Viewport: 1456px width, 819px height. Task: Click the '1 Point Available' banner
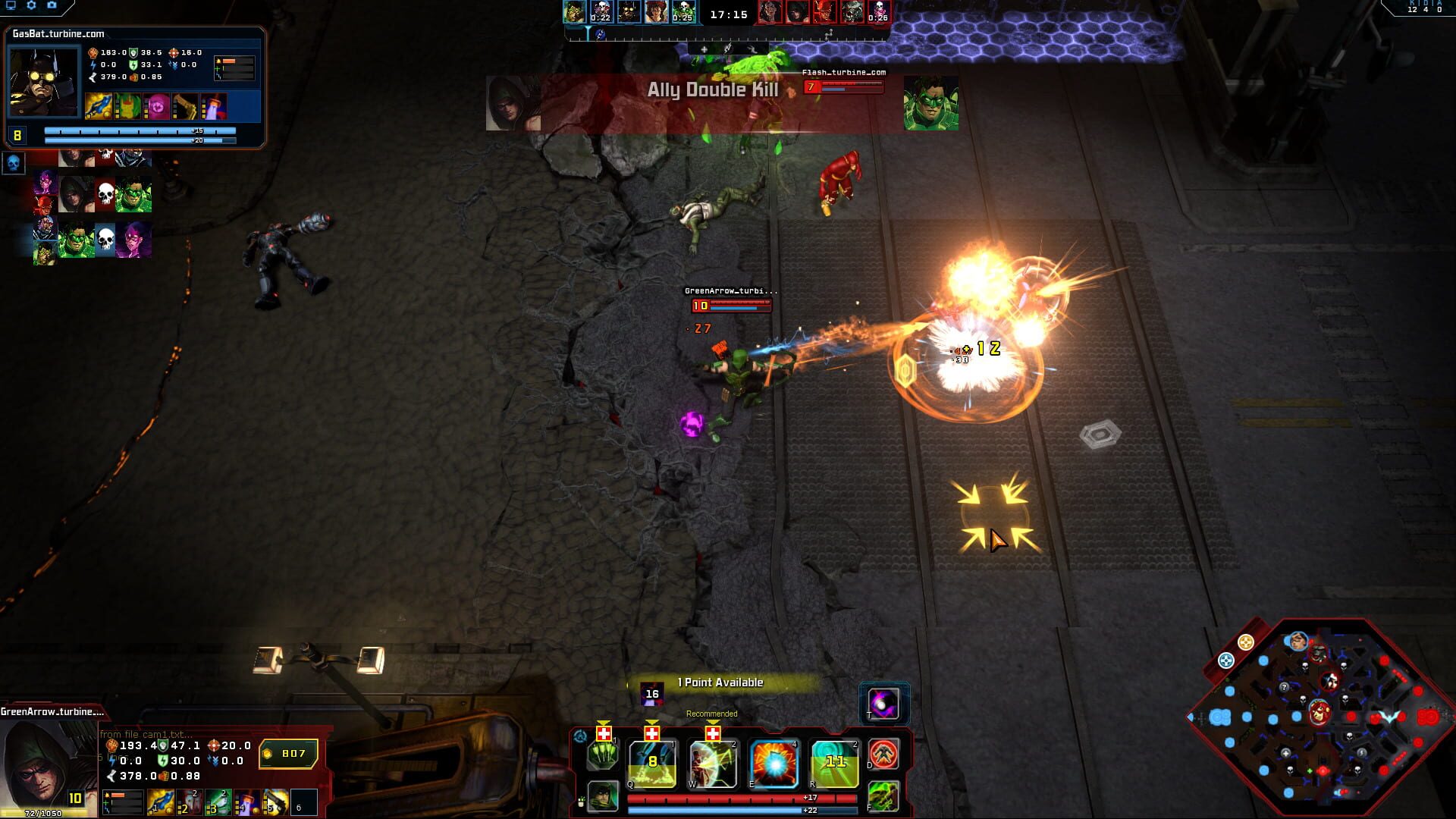point(720,682)
